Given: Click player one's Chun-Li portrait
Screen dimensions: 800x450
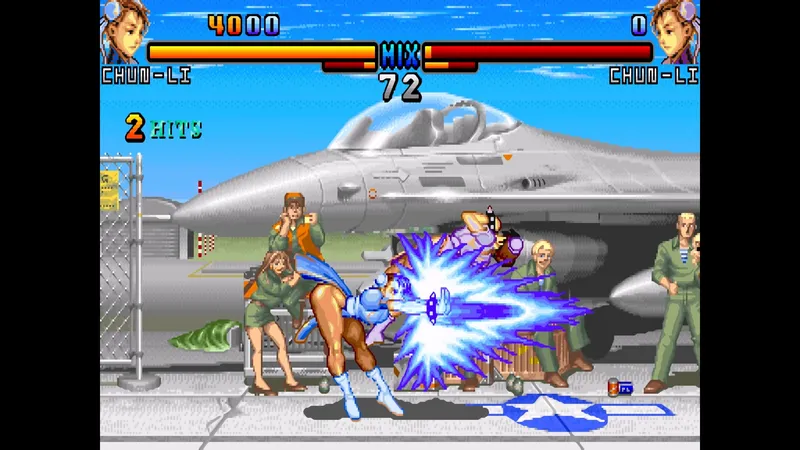Looking at the screenshot, I should pyautogui.click(x=124, y=31).
